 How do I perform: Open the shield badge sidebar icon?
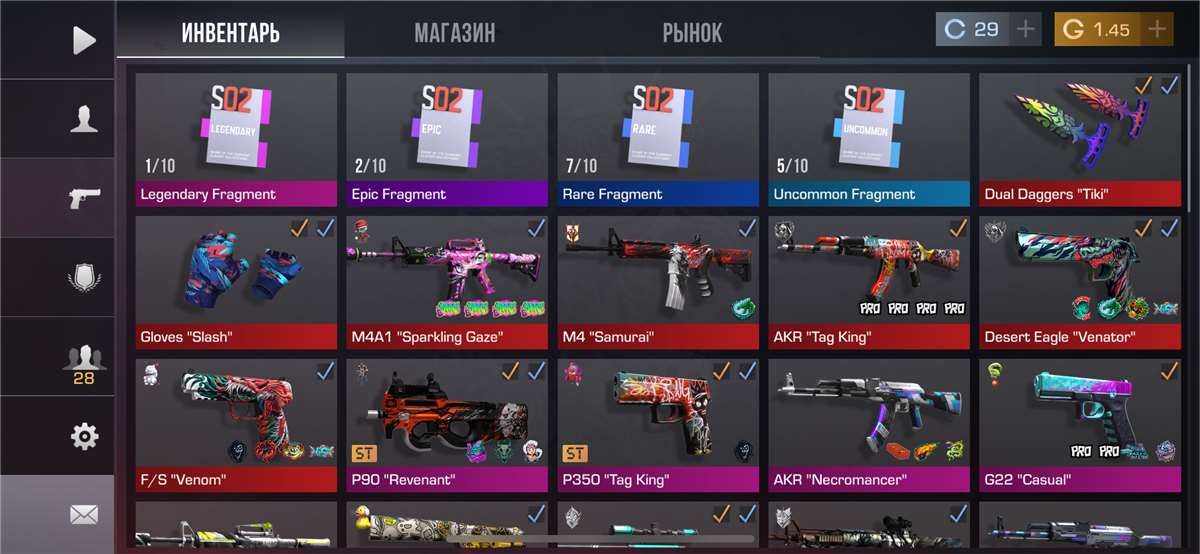click(x=84, y=277)
